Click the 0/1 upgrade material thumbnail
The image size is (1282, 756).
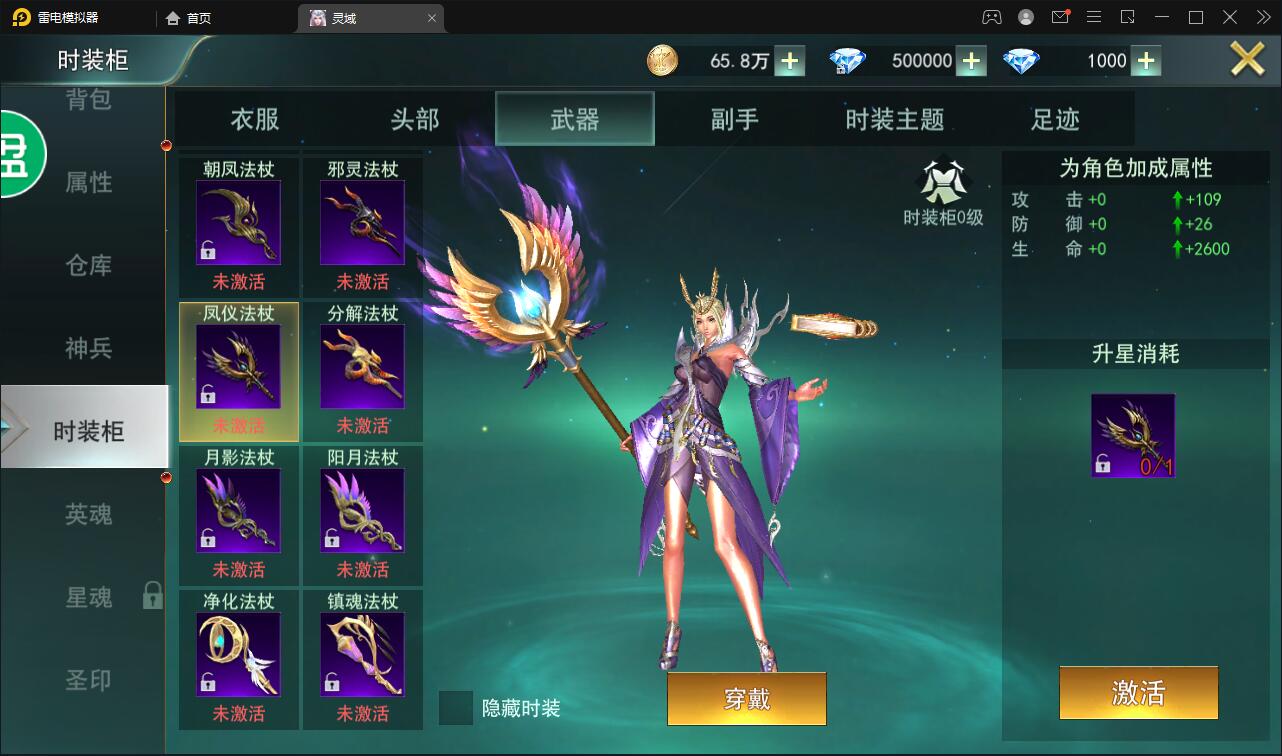coord(1133,435)
